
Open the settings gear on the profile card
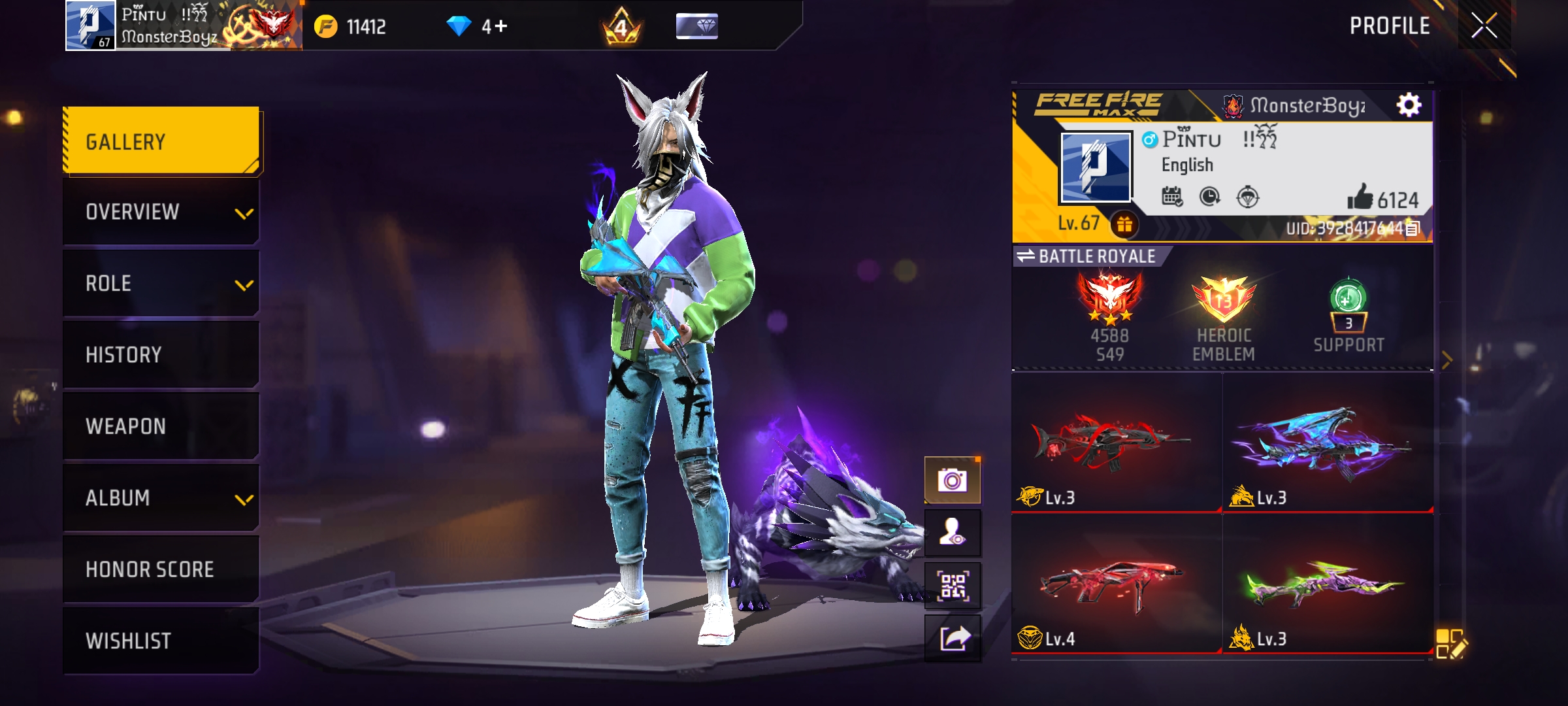pos(1409,105)
